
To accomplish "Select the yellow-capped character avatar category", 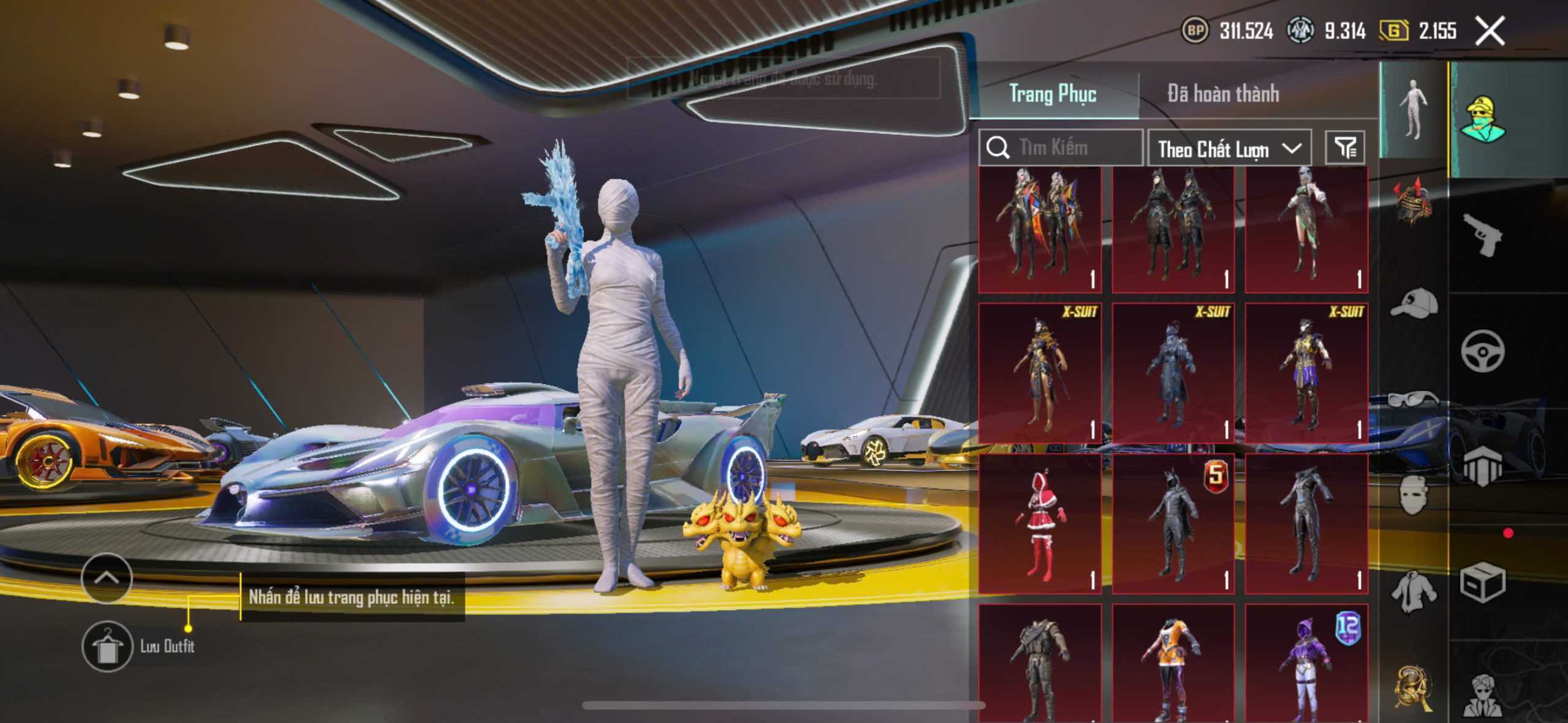I will pyautogui.click(x=1482, y=119).
